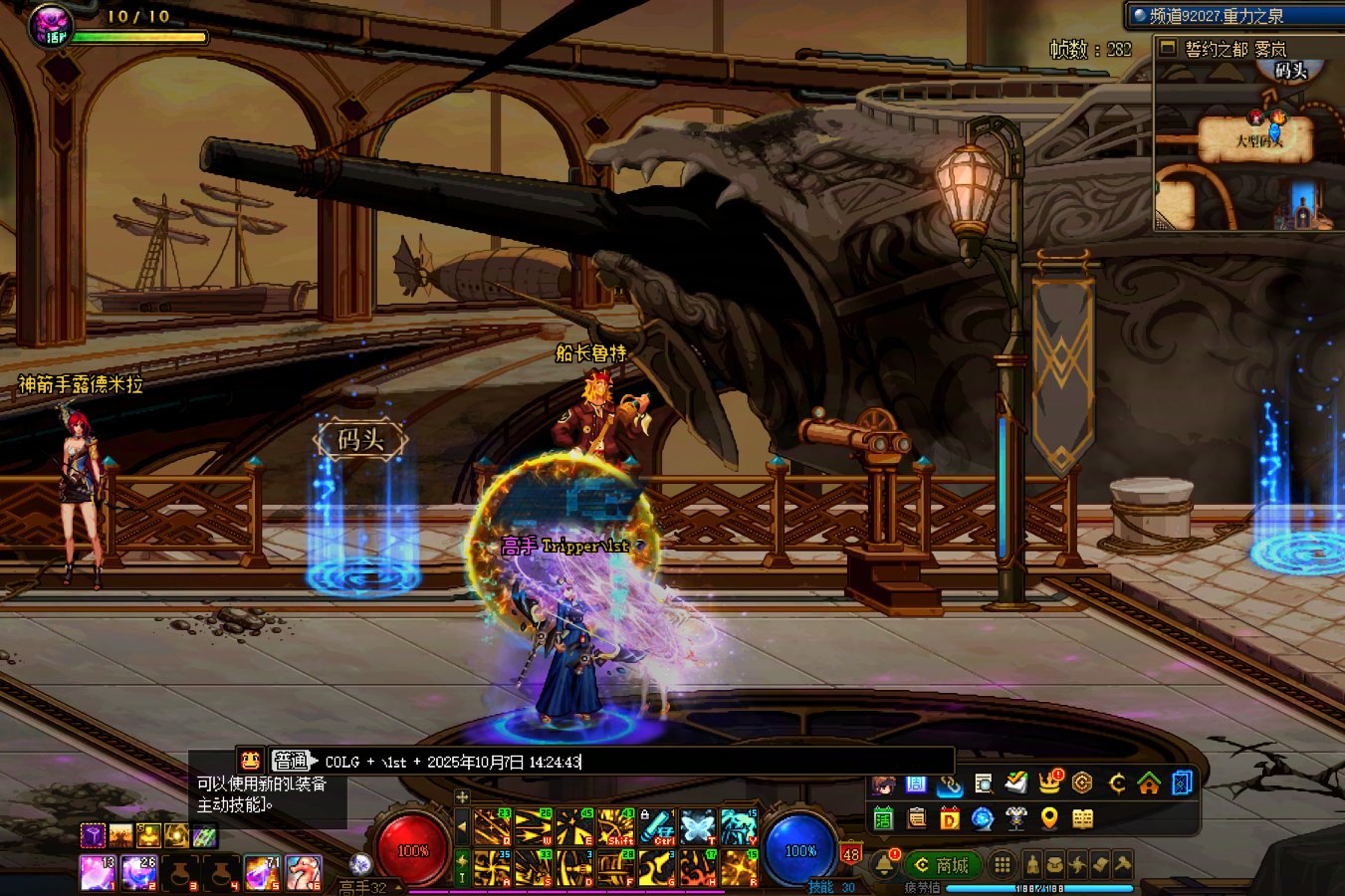The height and width of the screenshot is (896, 1345).
Task: Open the orange map pin icon
Action: coord(1048,818)
